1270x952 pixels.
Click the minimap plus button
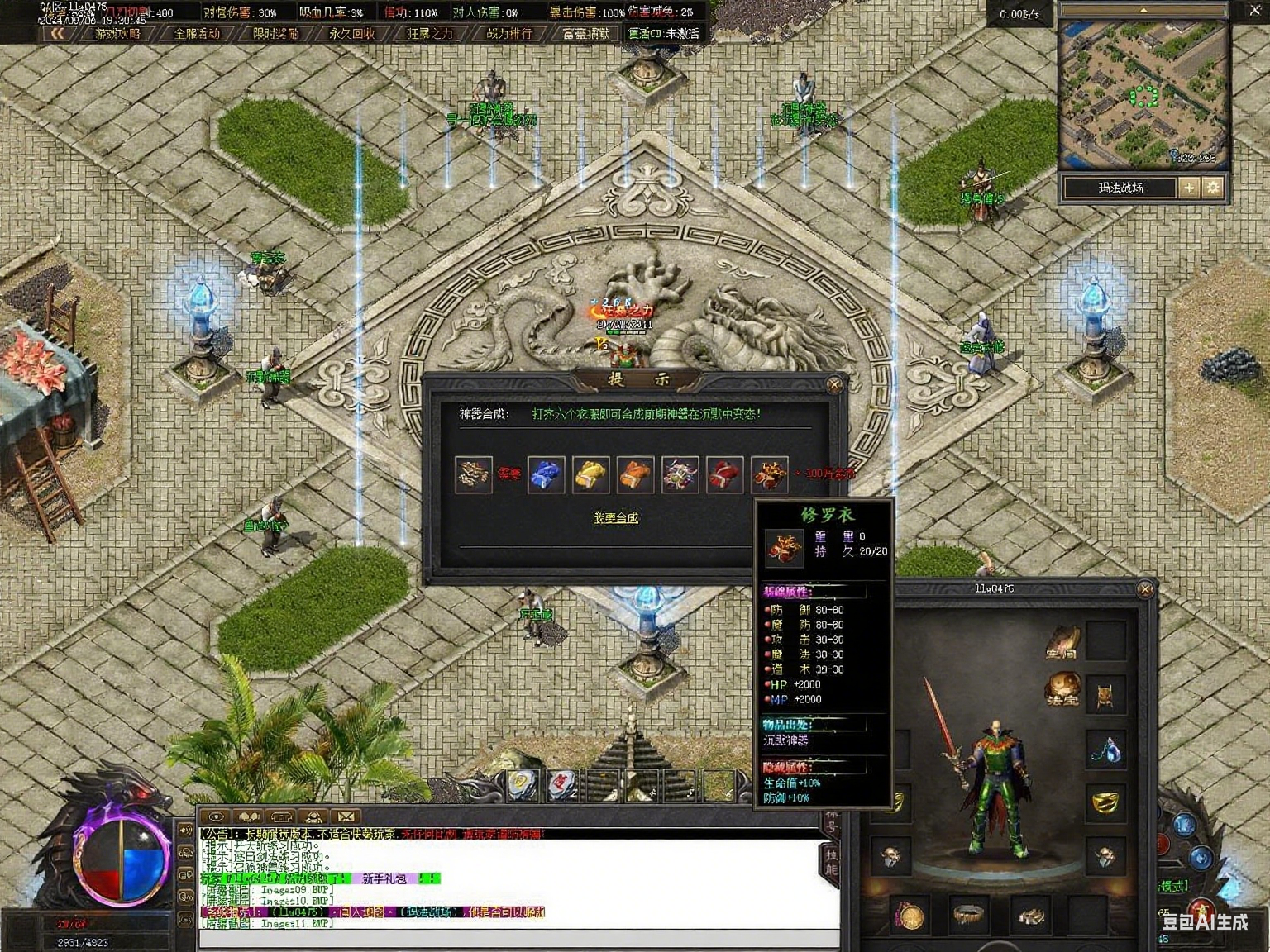coord(1188,188)
